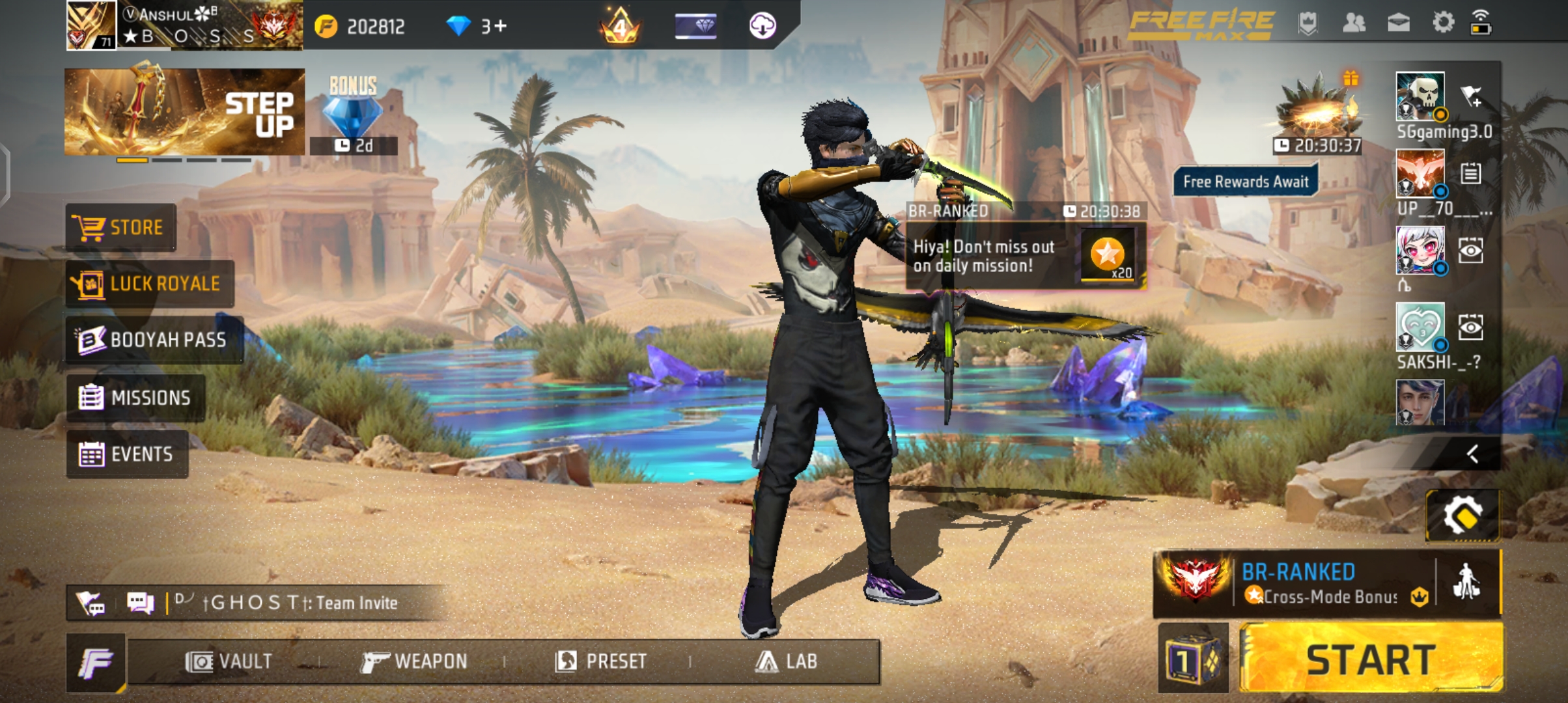
Task: Open the player profile avatar
Action: coord(91,25)
